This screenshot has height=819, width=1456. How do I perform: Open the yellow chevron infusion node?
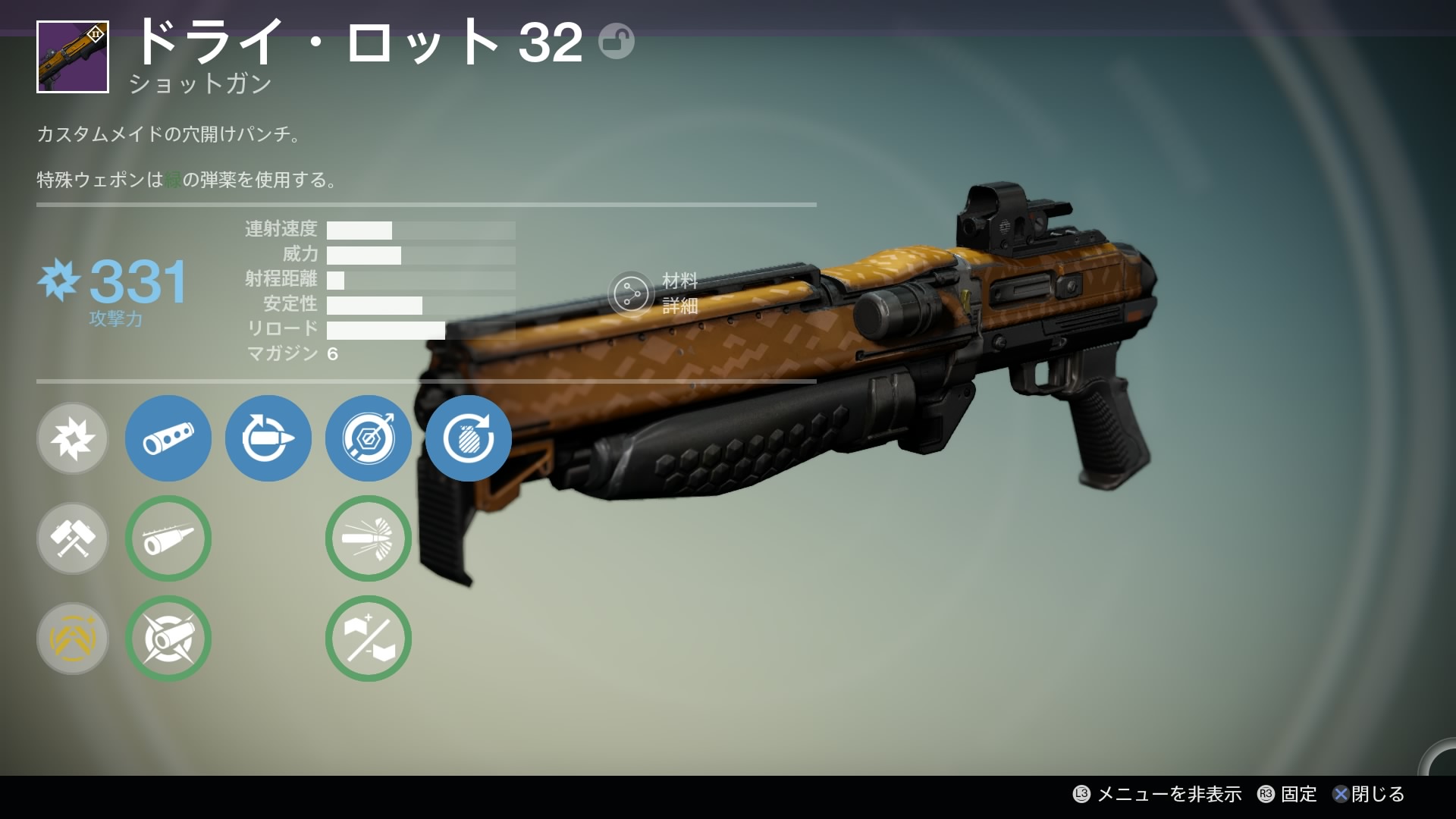point(73,639)
